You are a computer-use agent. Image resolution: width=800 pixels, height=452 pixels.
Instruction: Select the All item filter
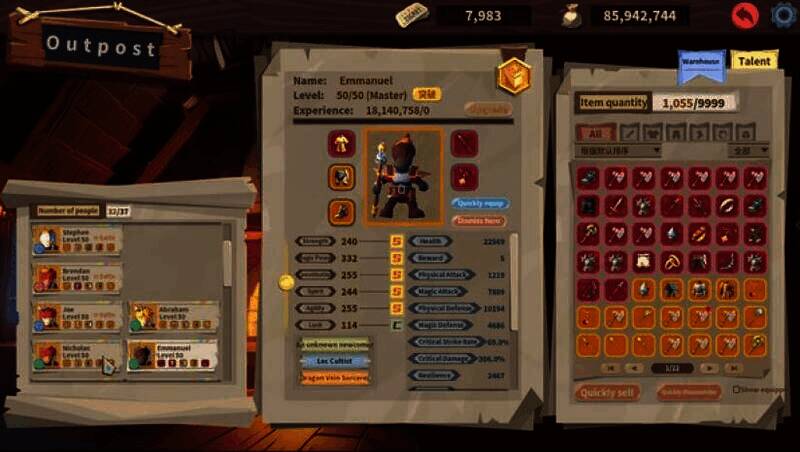[595, 133]
